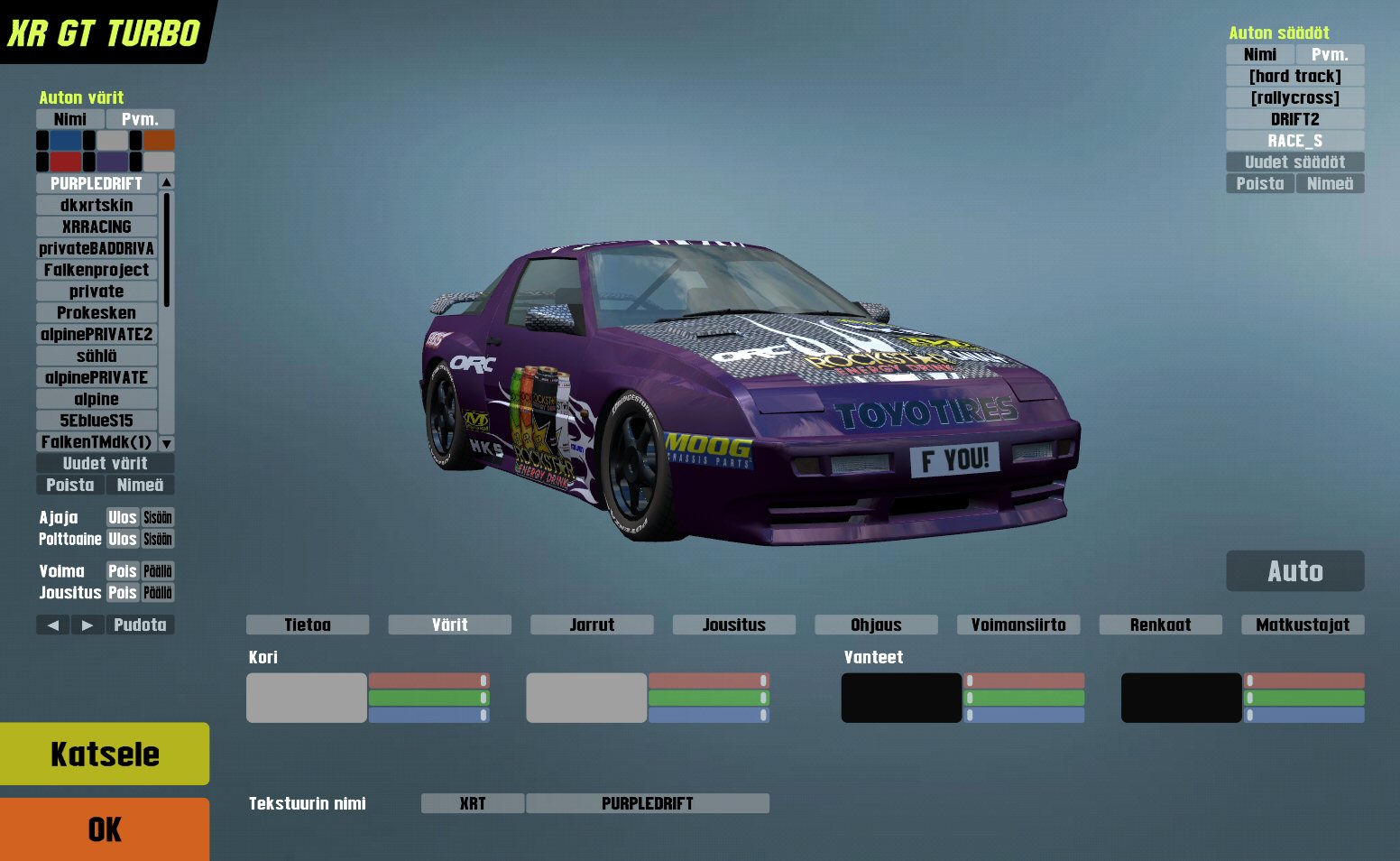
Task: Select the RACE_S setup entry
Action: [1294, 141]
